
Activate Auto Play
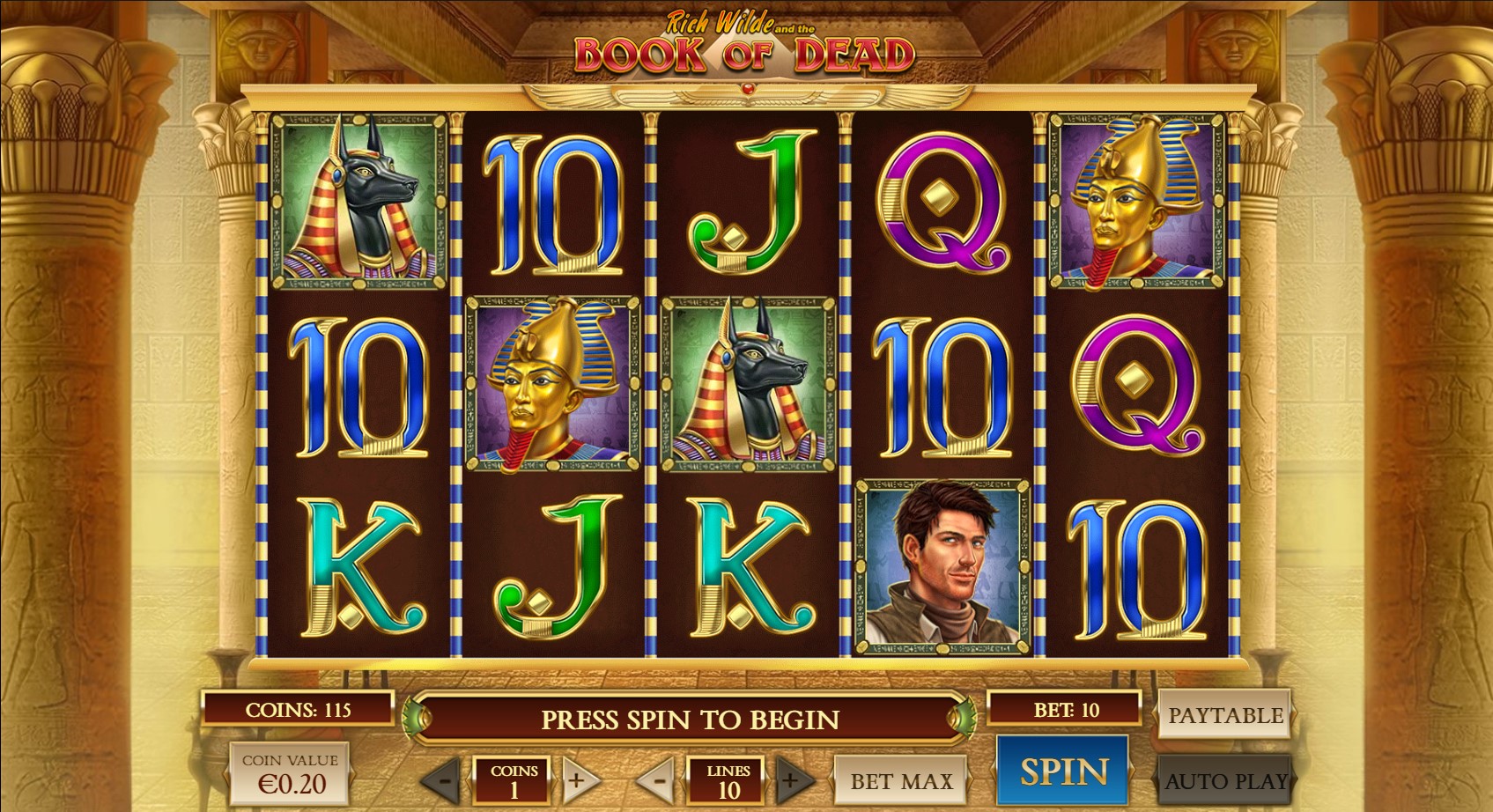pyautogui.click(x=1224, y=780)
